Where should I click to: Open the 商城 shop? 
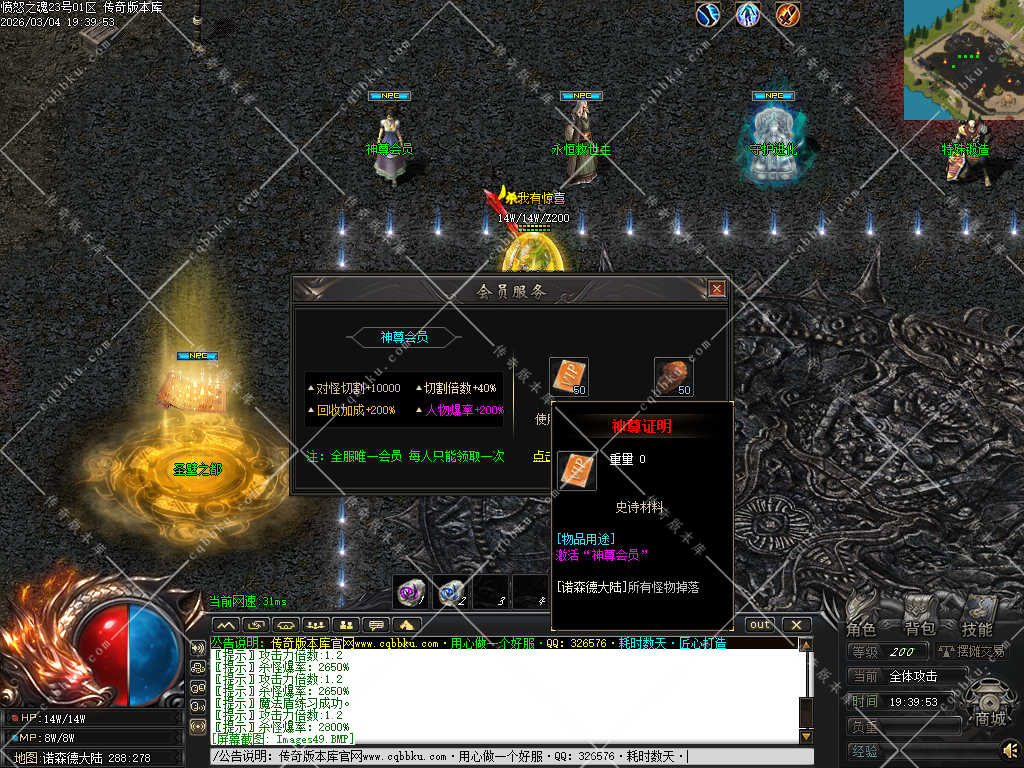point(990,718)
